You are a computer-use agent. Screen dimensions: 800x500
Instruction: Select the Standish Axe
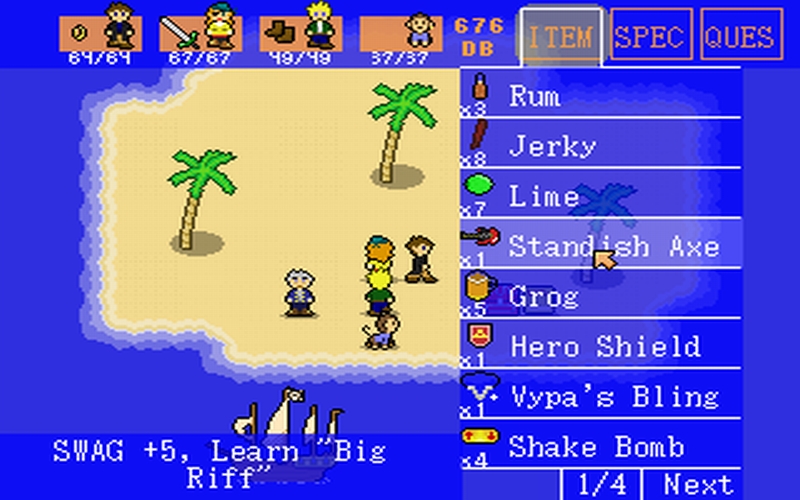tap(601, 245)
